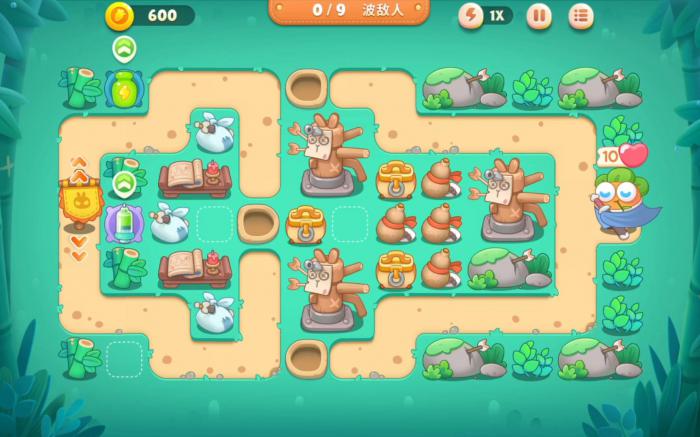The height and width of the screenshot is (437, 700).
Task: Select the green lightning jar tower
Action: tap(123, 88)
